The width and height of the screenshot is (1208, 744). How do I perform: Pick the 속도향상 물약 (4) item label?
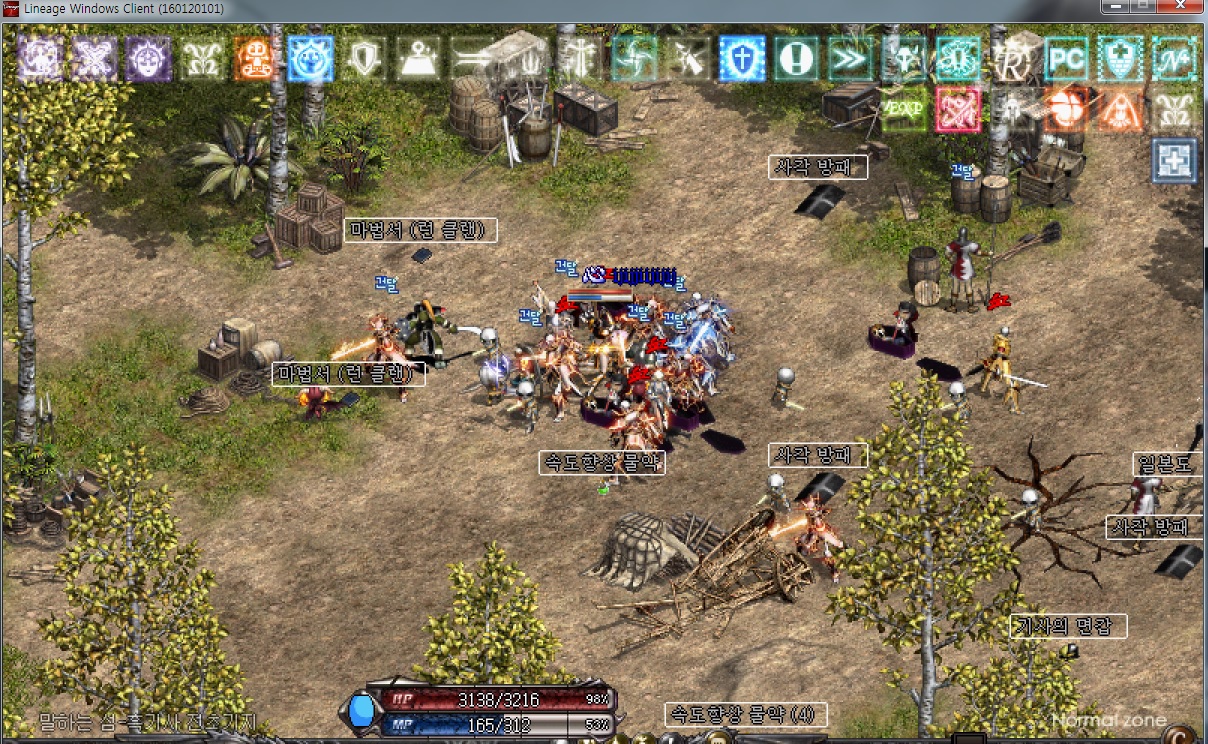pos(745,715)
